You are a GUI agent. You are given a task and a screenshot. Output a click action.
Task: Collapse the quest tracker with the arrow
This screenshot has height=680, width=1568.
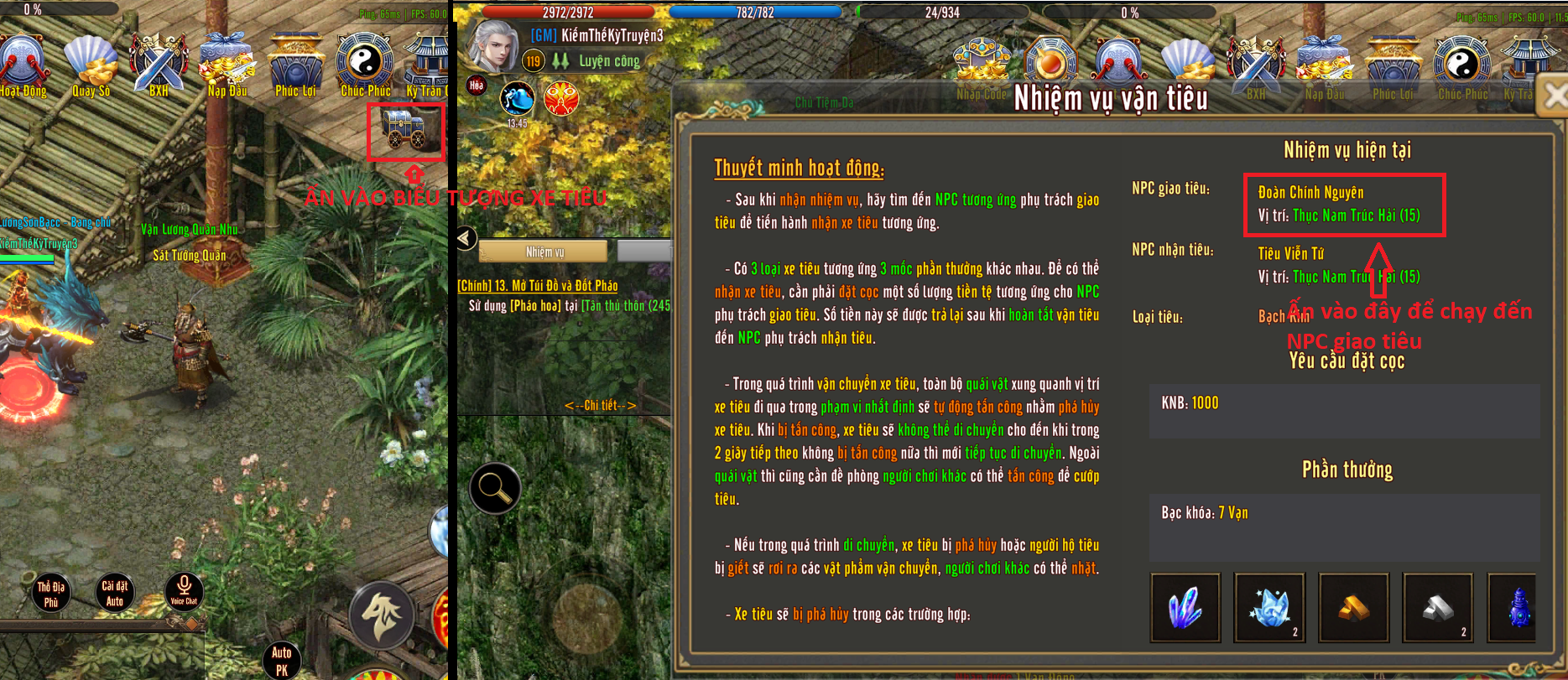click(x=466, y=238)
